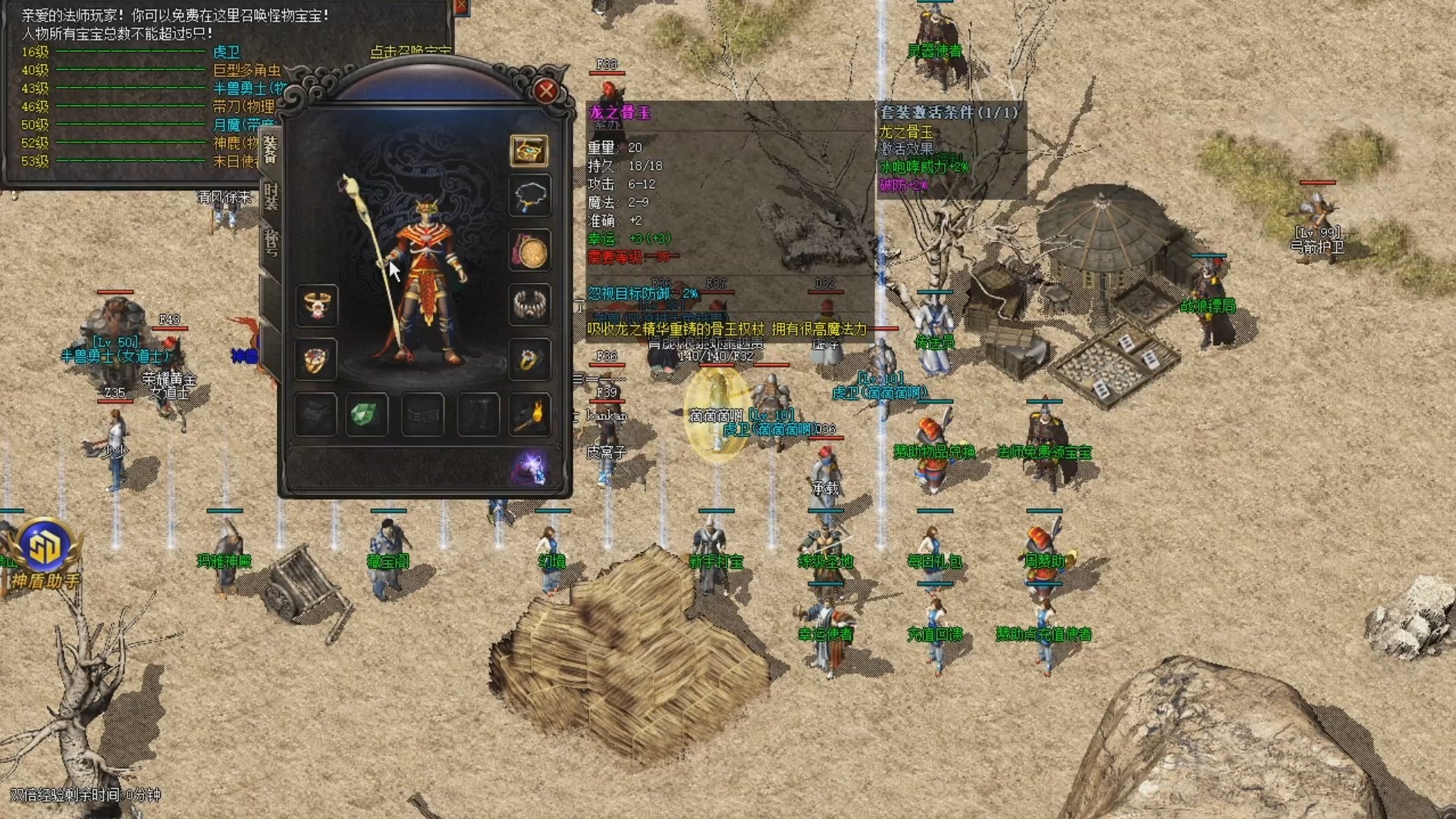1456x819 pixels.
Task: Select the treasure chest slot
Action: coord(529,150)
